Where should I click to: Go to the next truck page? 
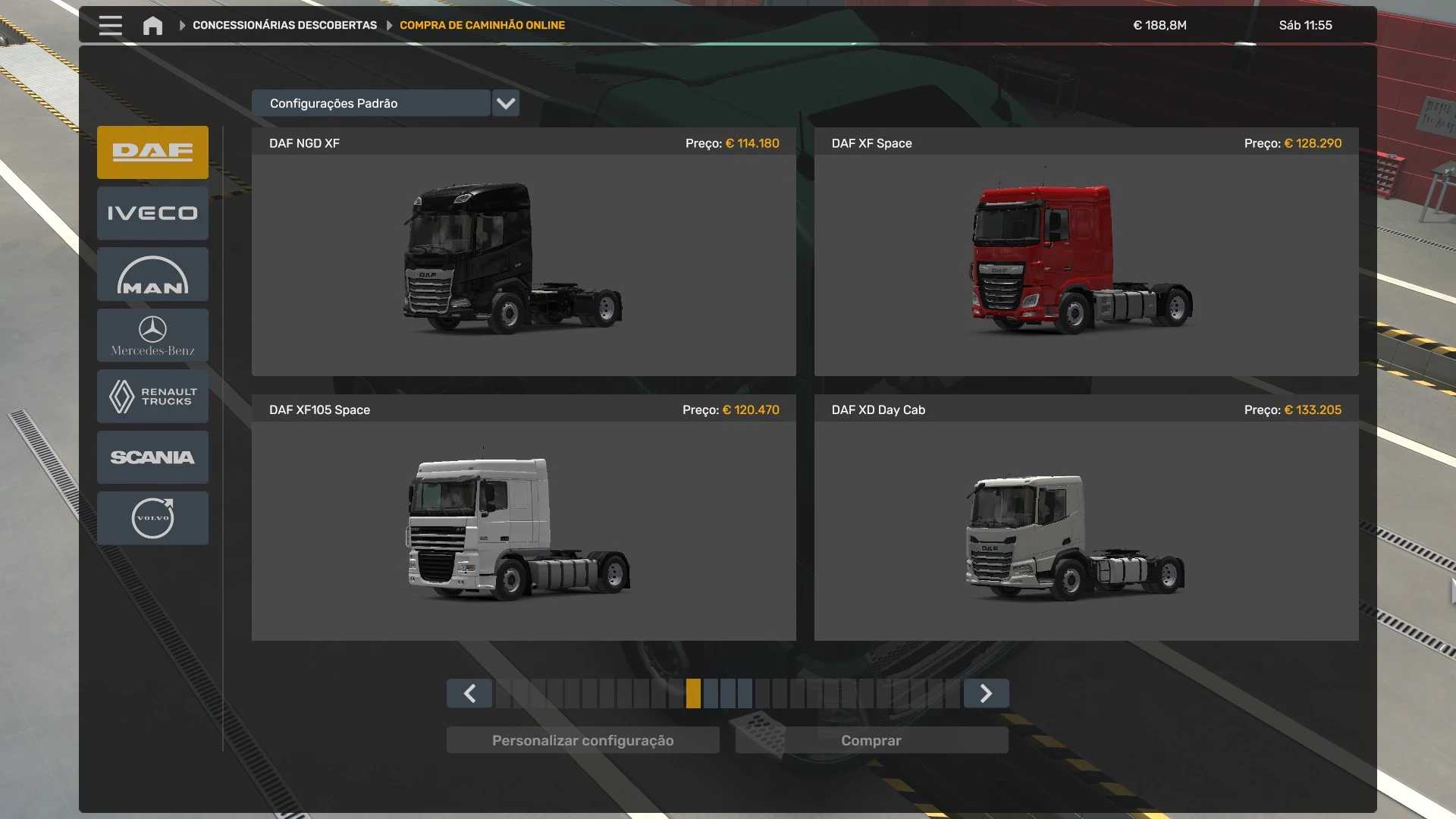(x=986, y=693)
